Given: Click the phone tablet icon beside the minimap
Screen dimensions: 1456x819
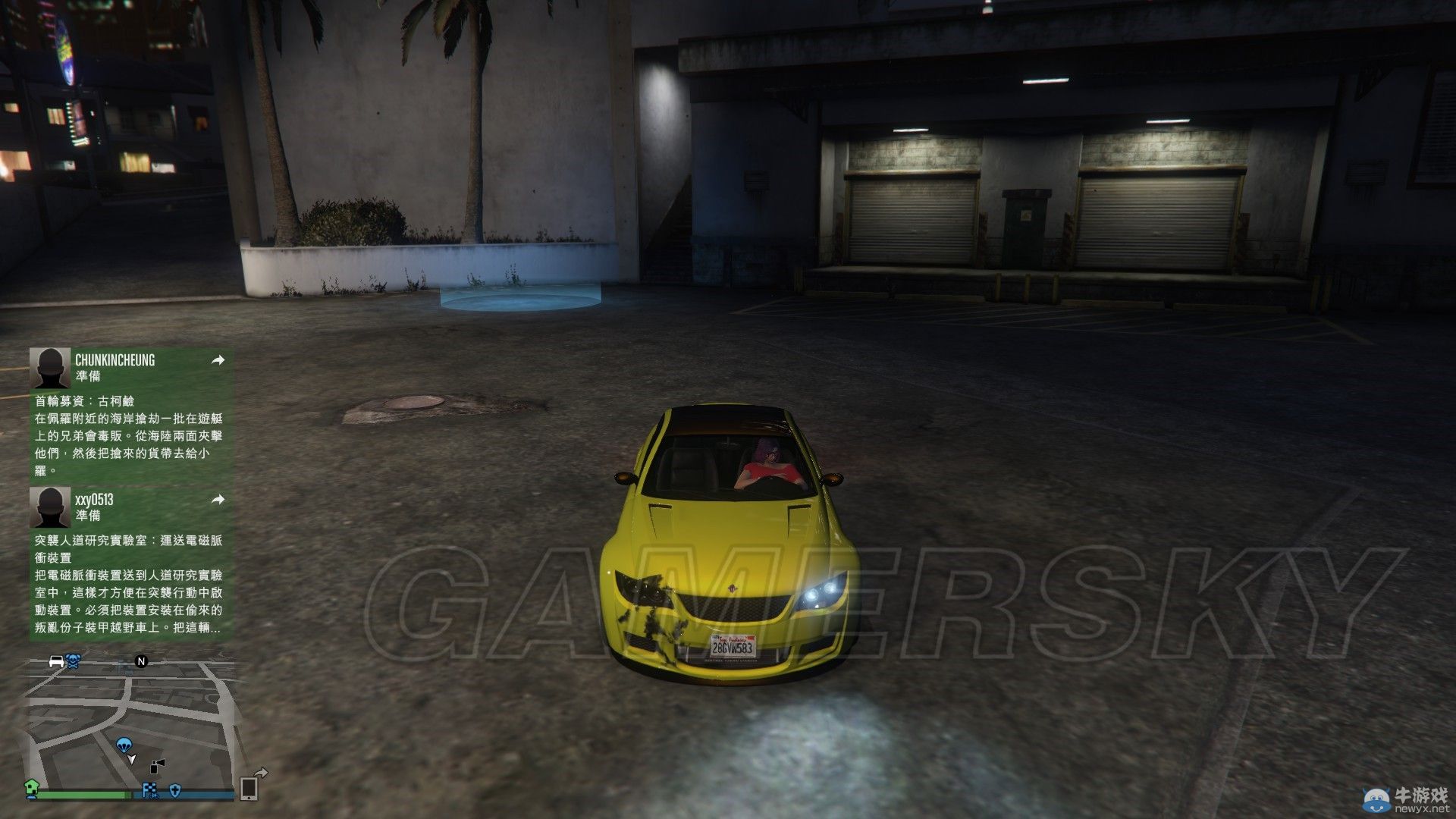Looking at the screenshot, I should tap(249, 789).
